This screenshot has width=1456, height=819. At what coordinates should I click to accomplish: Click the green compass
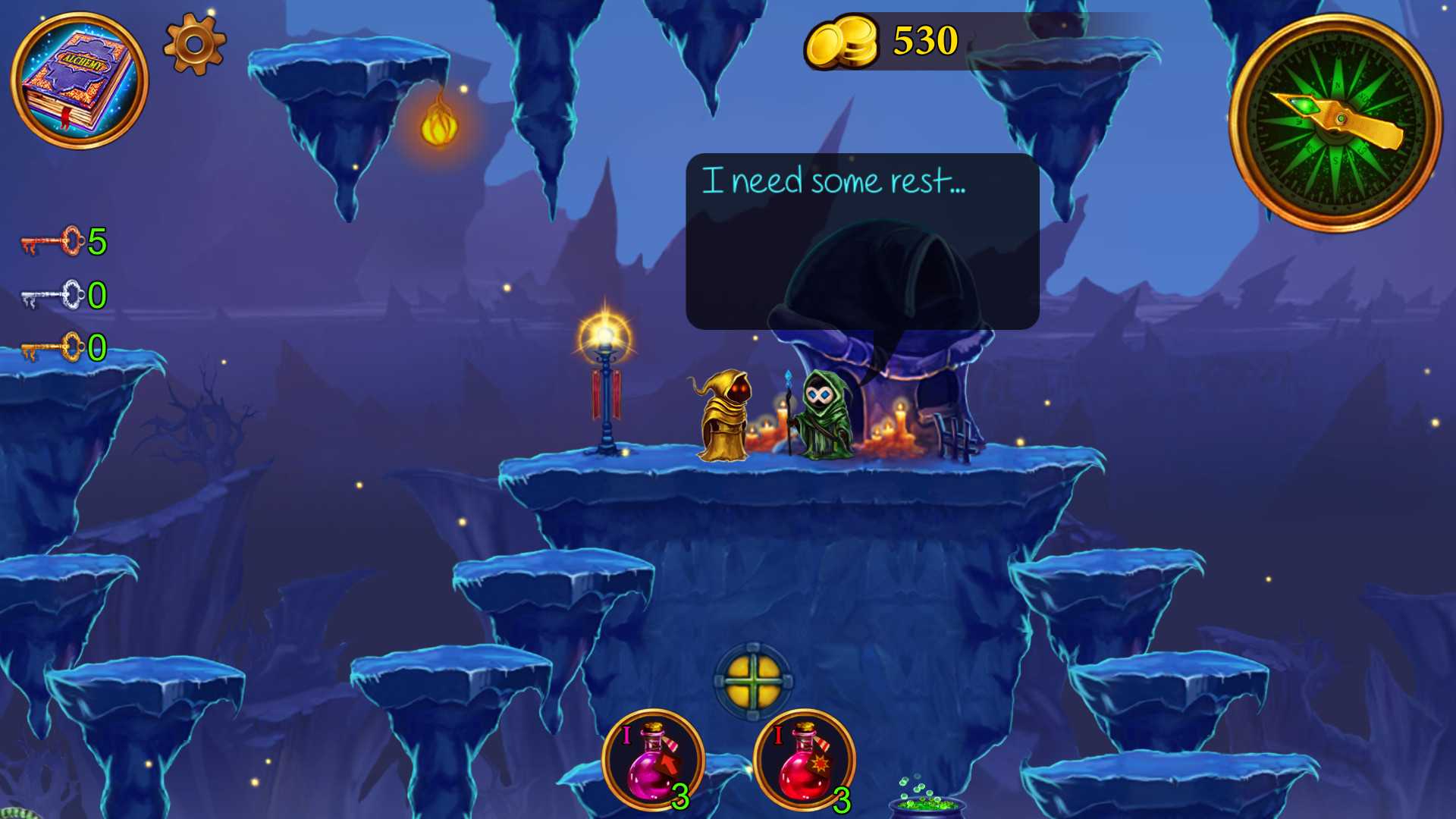[1335, 123]
